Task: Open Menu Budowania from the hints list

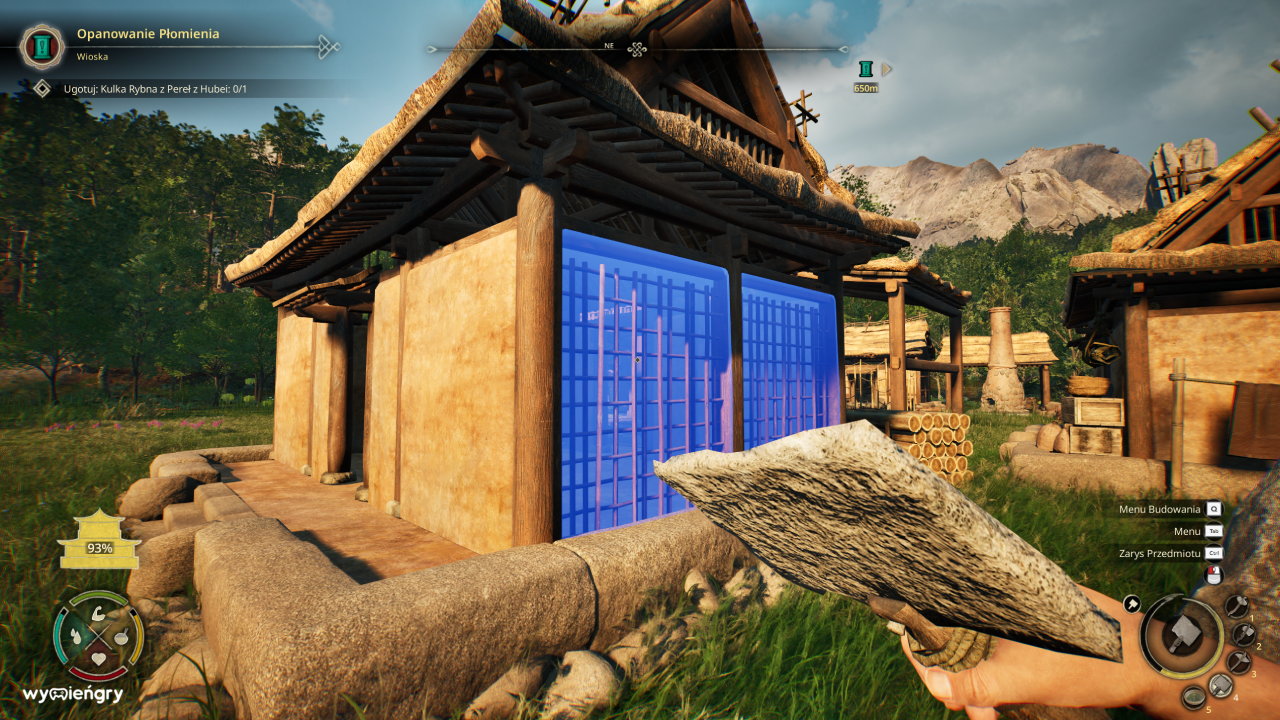Action: tap(1160, 509)
